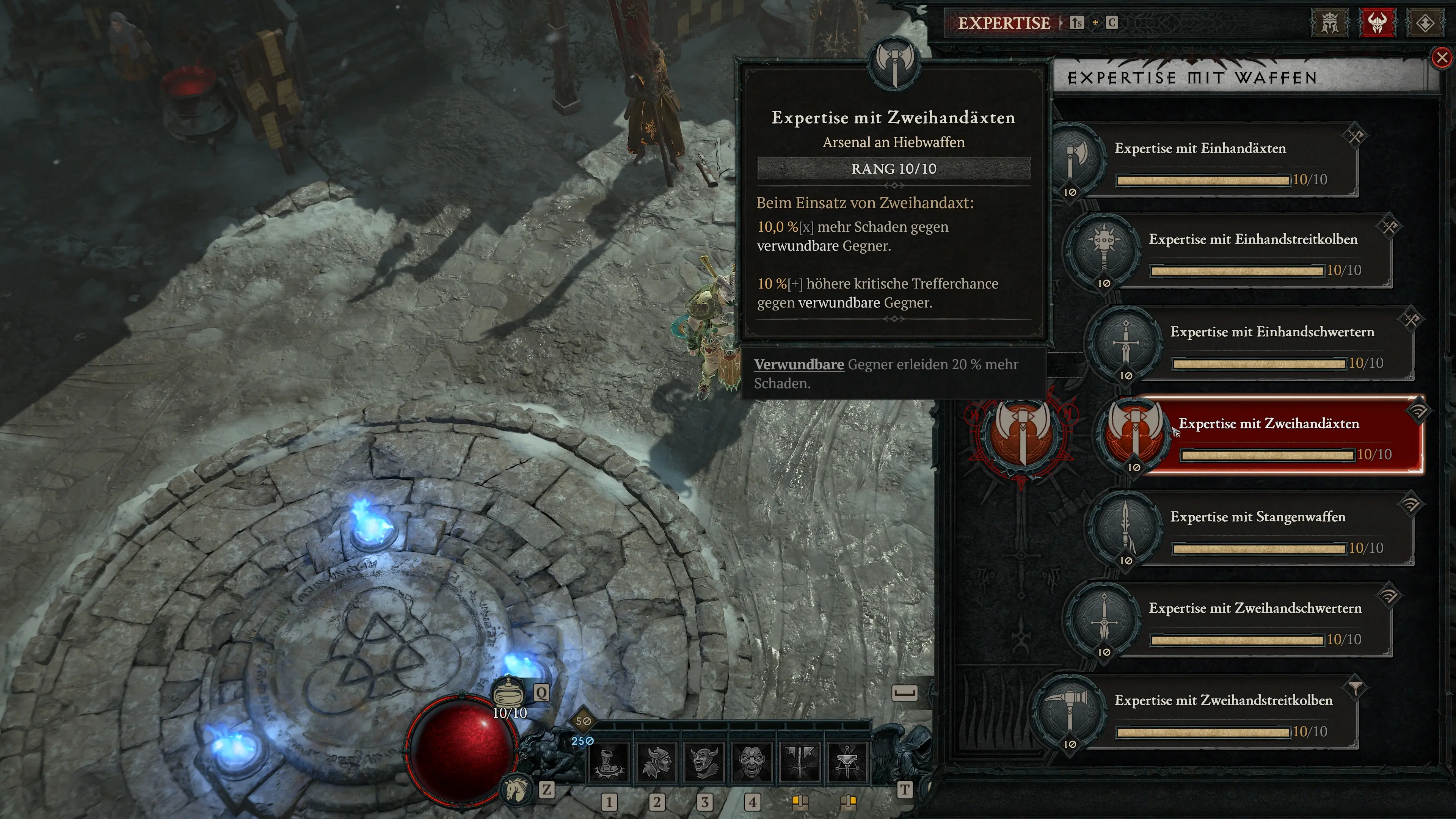Open the diamond emblem tab
This screenshot has height=819, width=1456.
(1425, 23)
